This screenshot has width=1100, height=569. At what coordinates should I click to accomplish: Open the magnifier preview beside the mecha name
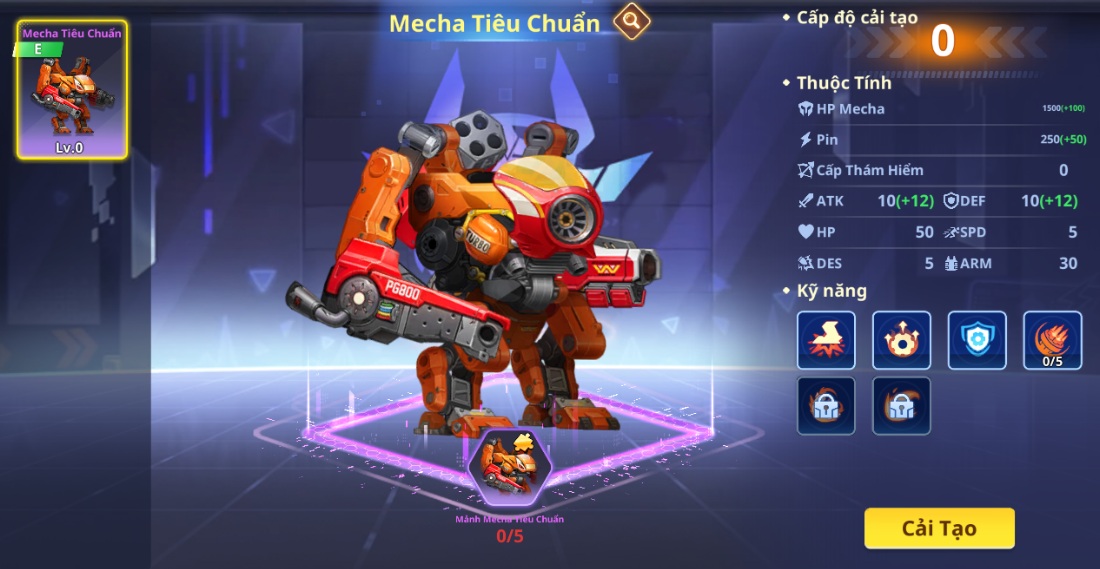click(632, 21)
